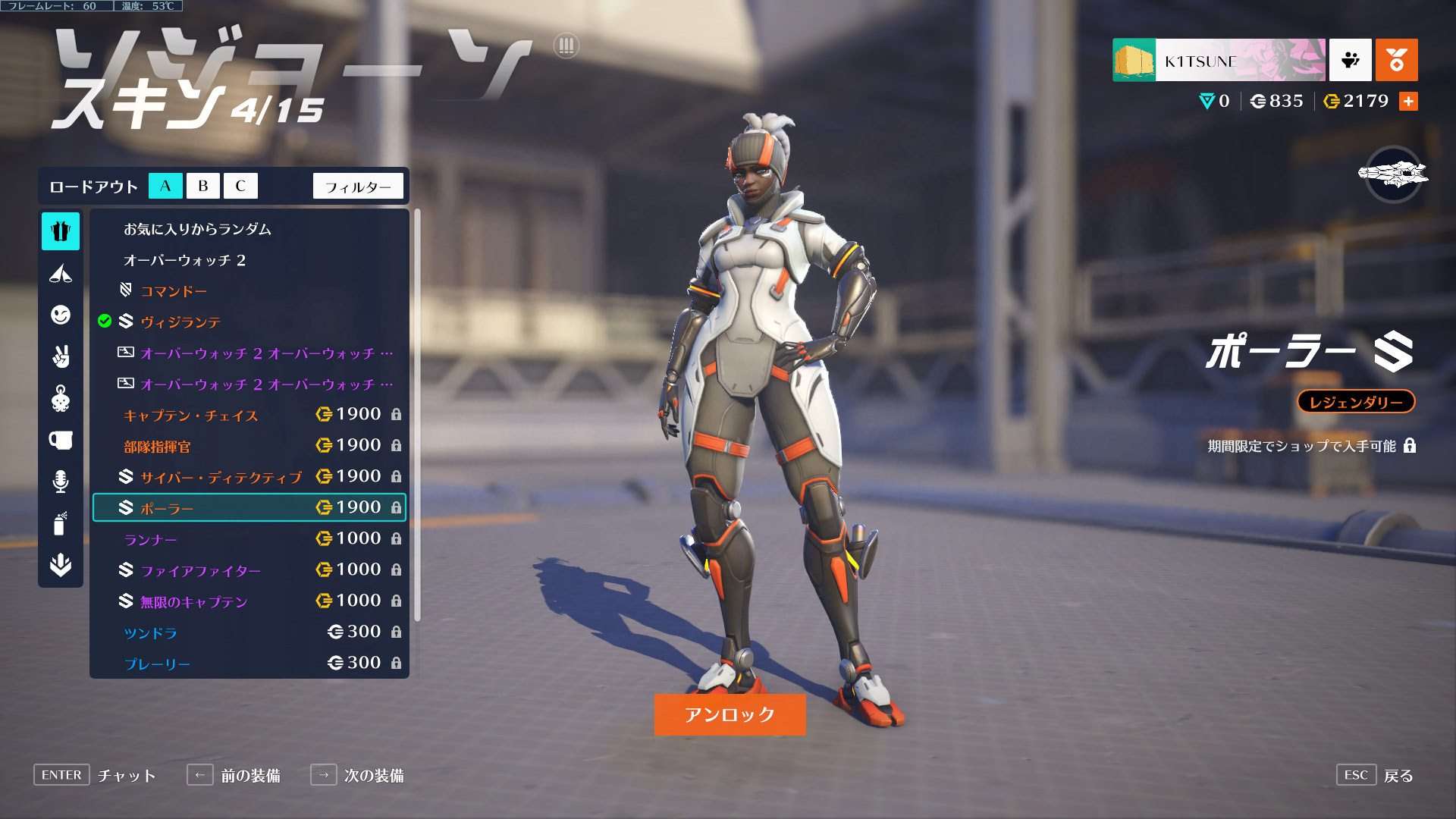Open the emotes smiley-face category
The width and height of the screenshot is (1456, 819).
pyautogui.click(x=61, y=315)
